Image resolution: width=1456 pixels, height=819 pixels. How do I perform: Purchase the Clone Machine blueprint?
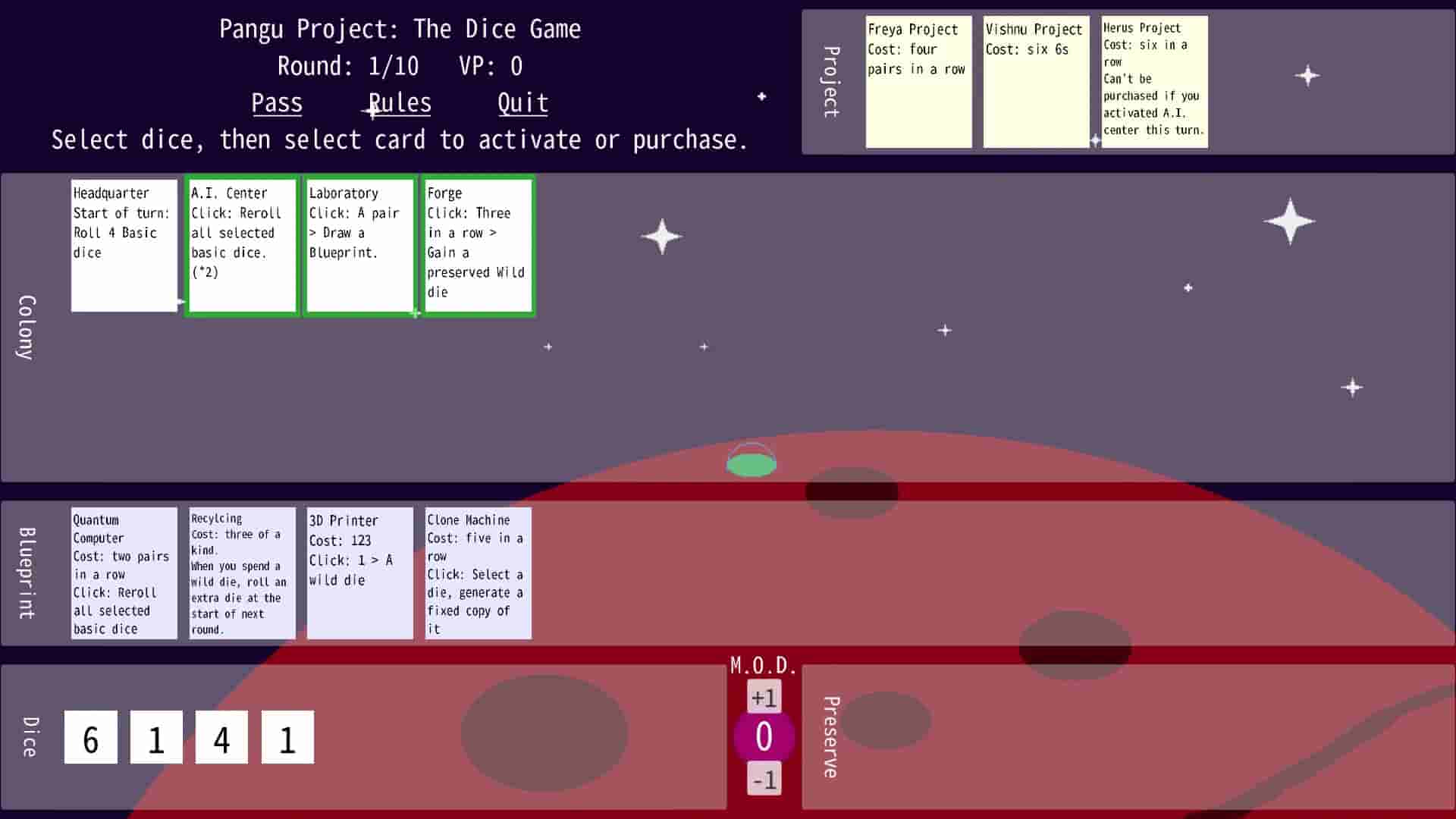pyautogui.click(x=478, y=573)
